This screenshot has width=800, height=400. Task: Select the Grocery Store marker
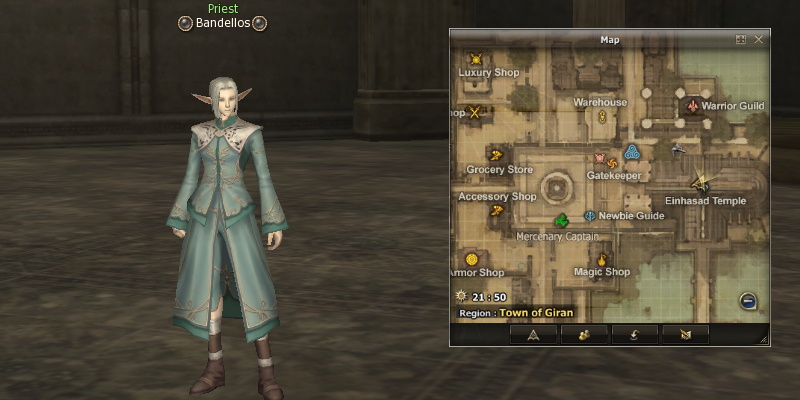(x=494, y=154)
